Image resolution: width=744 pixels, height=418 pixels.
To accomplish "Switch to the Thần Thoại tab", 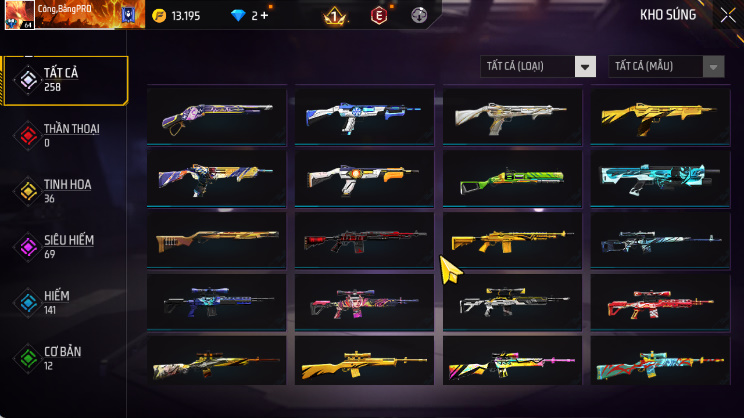I will [66, 135].
